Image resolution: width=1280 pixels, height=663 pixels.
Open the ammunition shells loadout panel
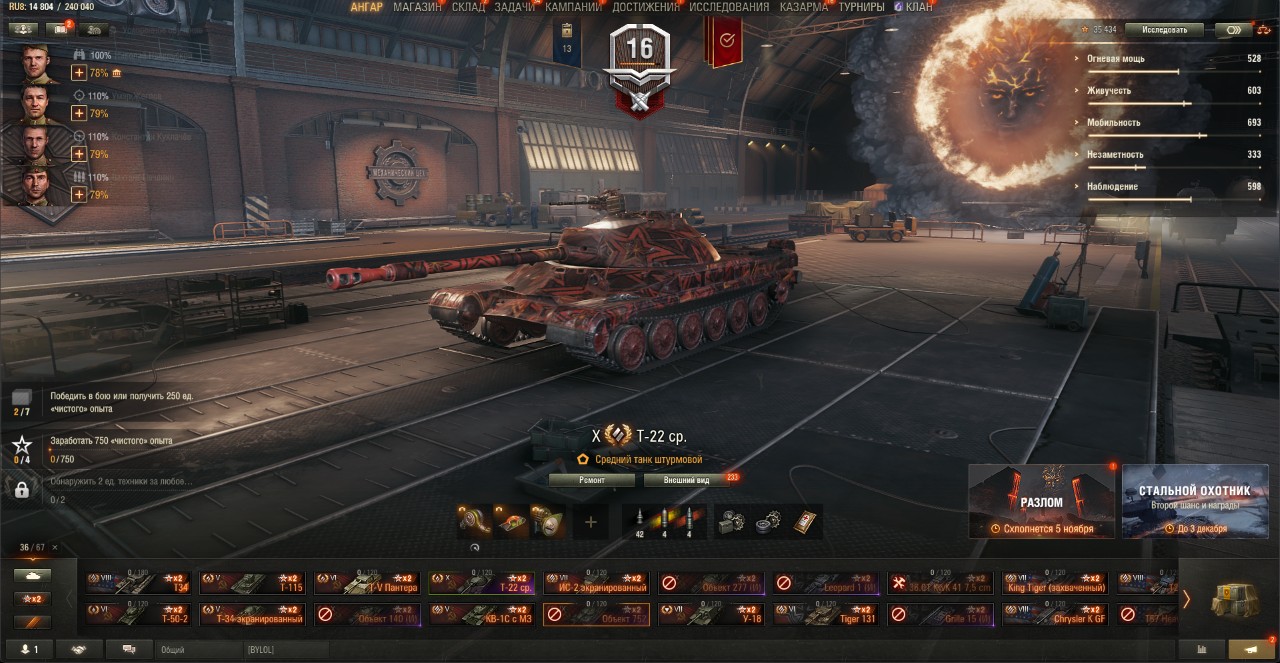click(x=664, y=521)
